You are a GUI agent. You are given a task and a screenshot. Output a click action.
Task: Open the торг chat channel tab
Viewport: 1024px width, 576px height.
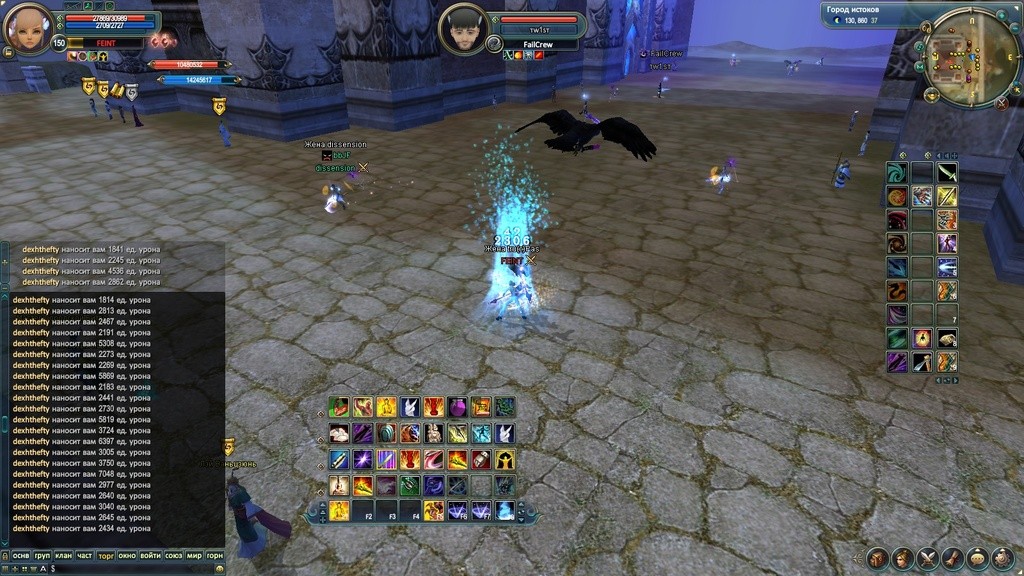[x=106, y=555]
